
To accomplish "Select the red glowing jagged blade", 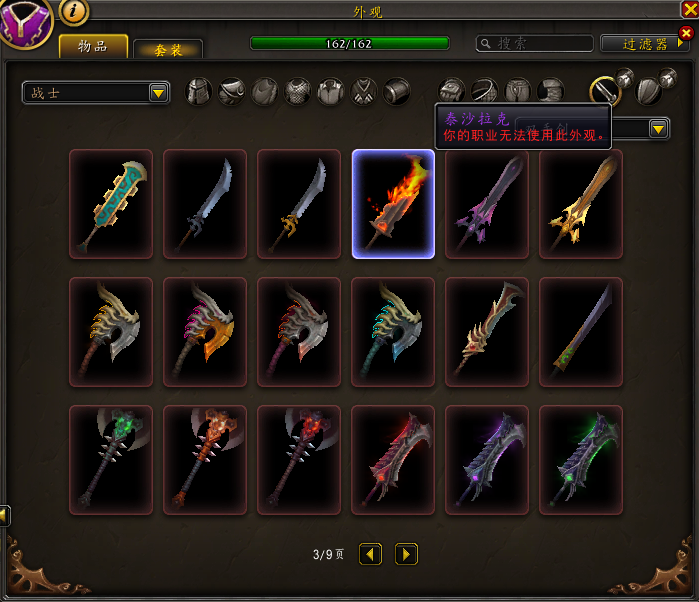I will coord(393,460).
